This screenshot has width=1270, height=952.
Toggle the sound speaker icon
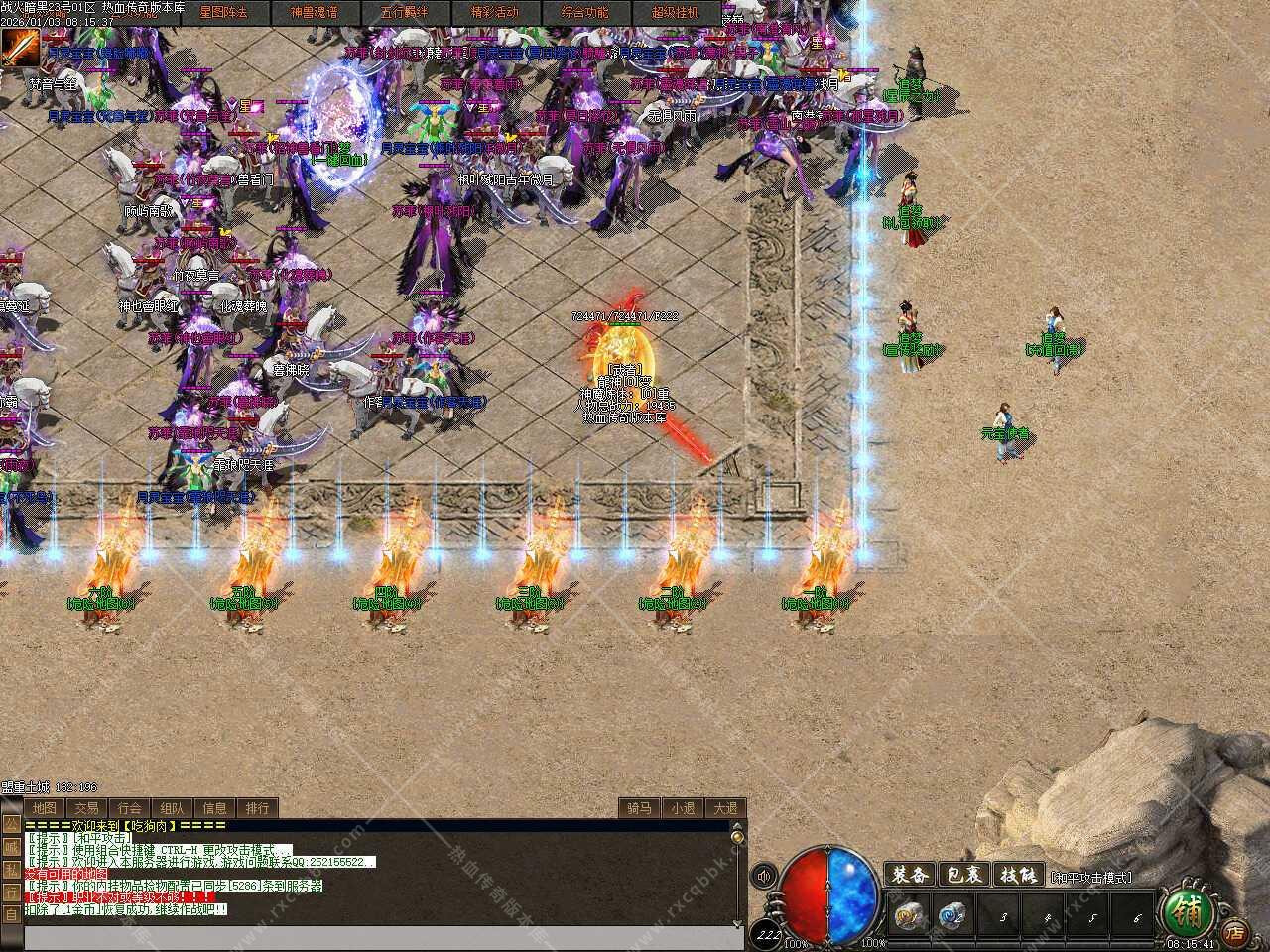click(x=764, y=876)
